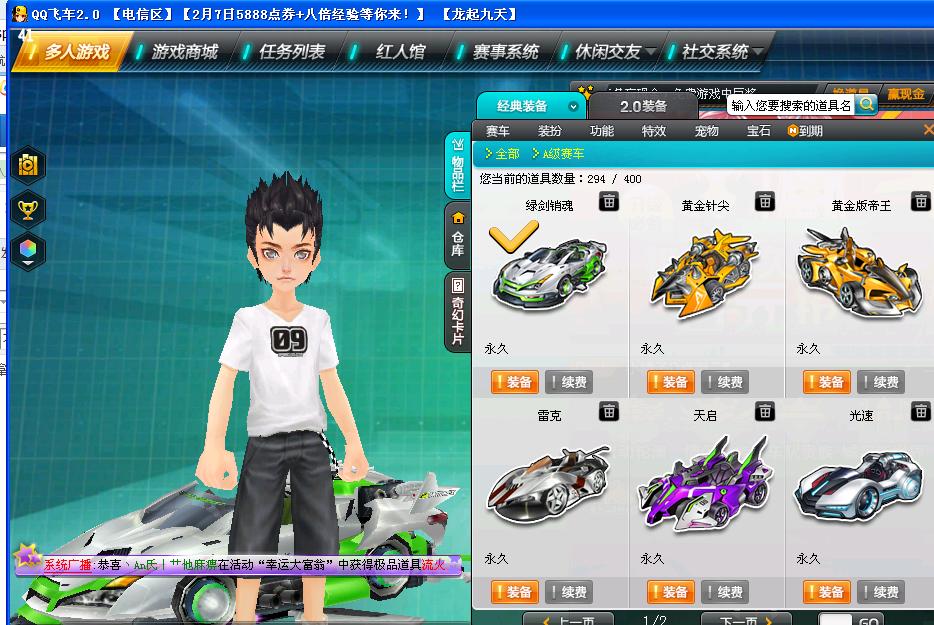Delete the 雷克 car with trash icon
Screen dimensions: 934x625
point(609,411)
